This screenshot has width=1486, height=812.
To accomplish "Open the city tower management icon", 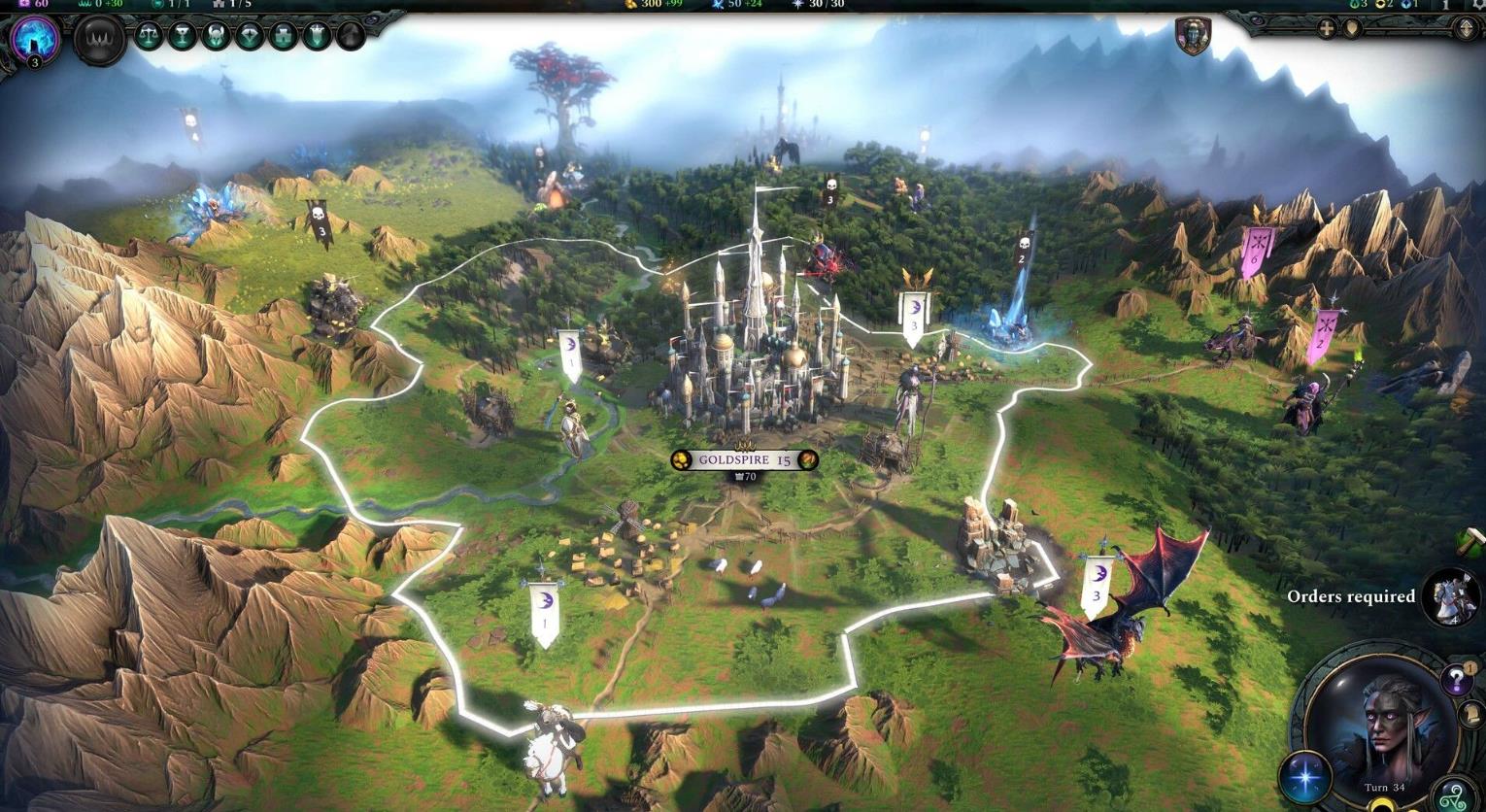I will pos(283,36).
